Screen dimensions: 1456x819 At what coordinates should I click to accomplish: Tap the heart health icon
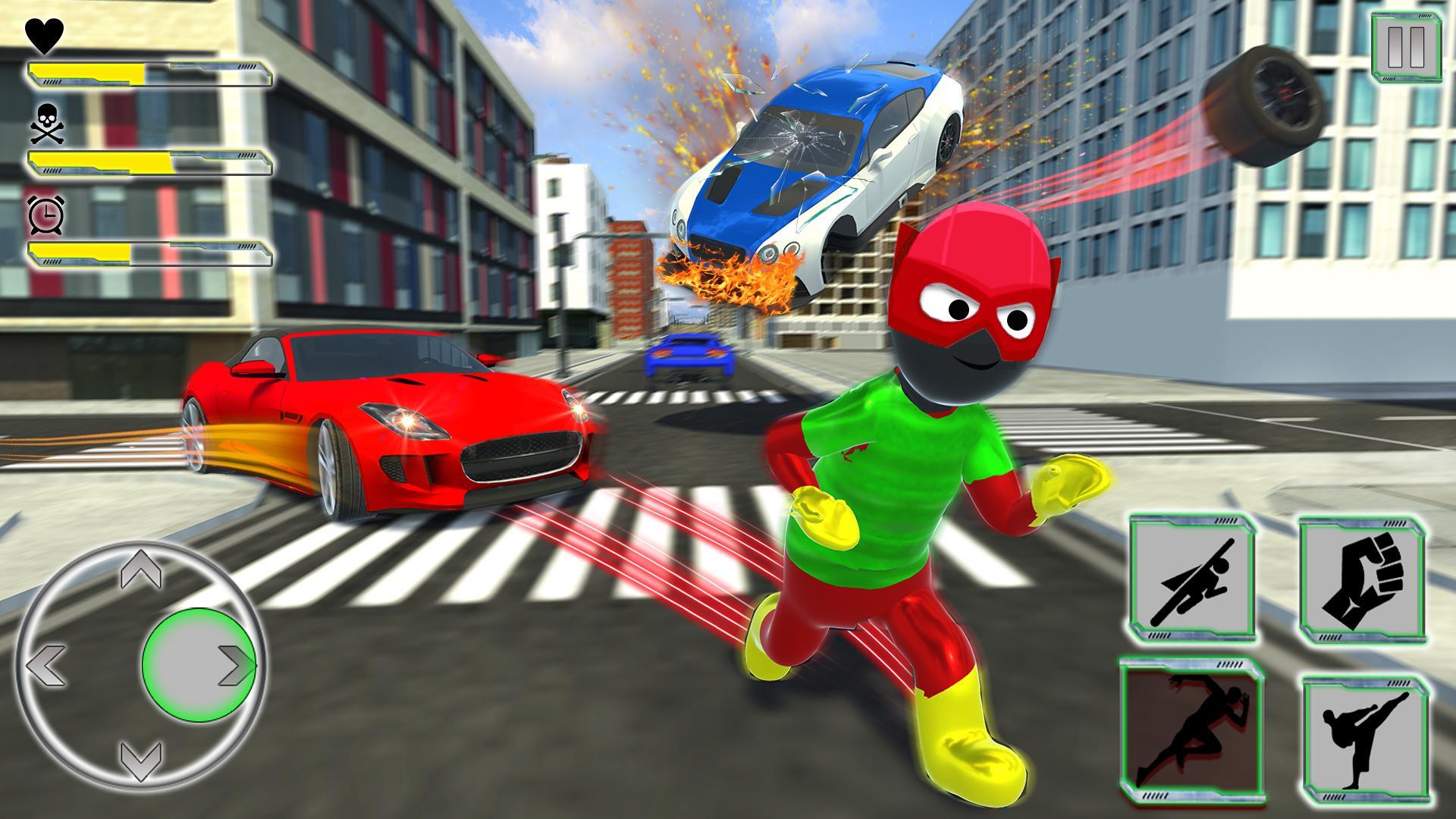coord(43,34)
